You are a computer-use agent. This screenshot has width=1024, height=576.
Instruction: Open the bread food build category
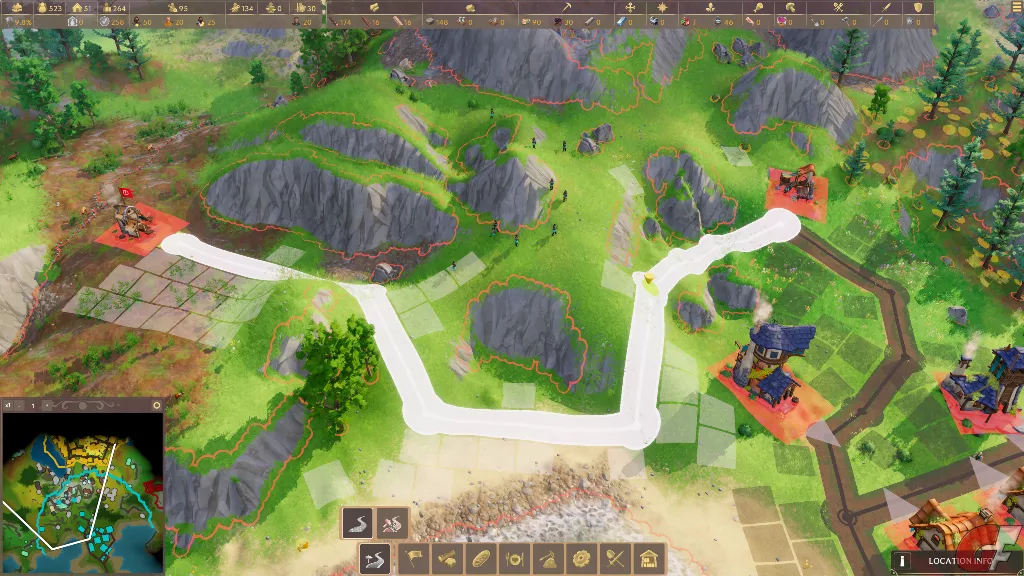481,558
